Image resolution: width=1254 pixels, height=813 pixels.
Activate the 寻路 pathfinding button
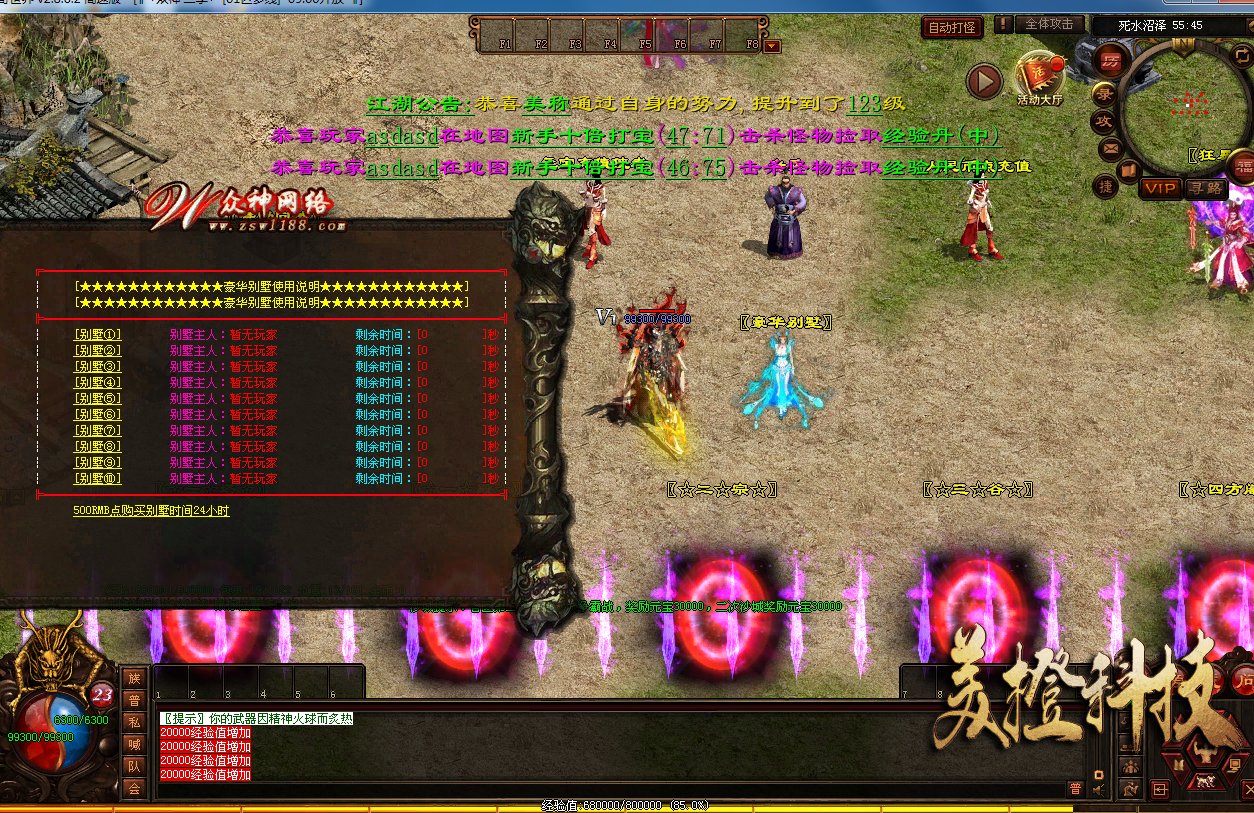click(x=1206, y=188)
